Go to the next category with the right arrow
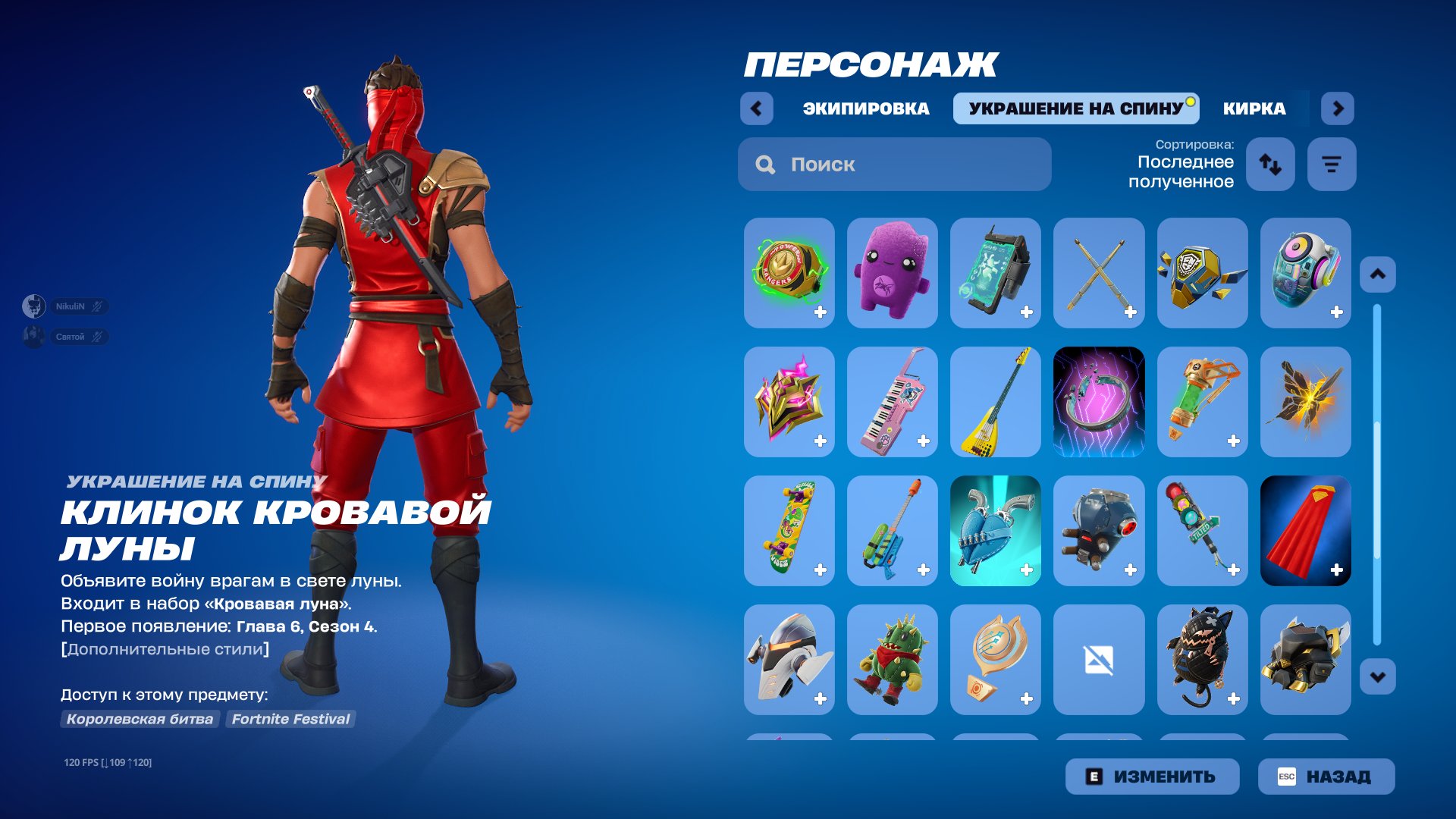This screenshot has width=1456, height=819. 1338,108
